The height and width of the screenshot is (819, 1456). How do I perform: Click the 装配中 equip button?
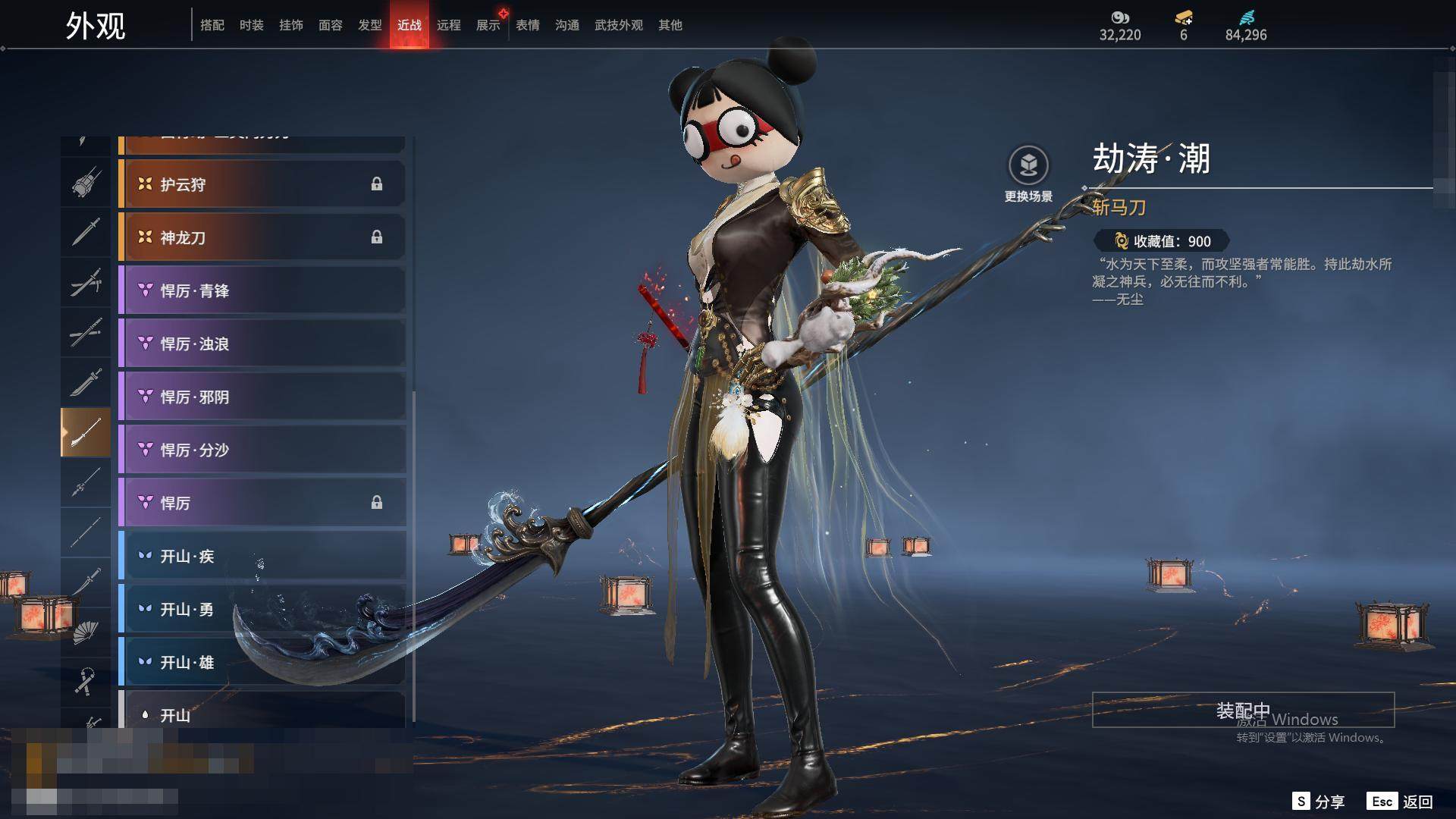coord(1243,711)
